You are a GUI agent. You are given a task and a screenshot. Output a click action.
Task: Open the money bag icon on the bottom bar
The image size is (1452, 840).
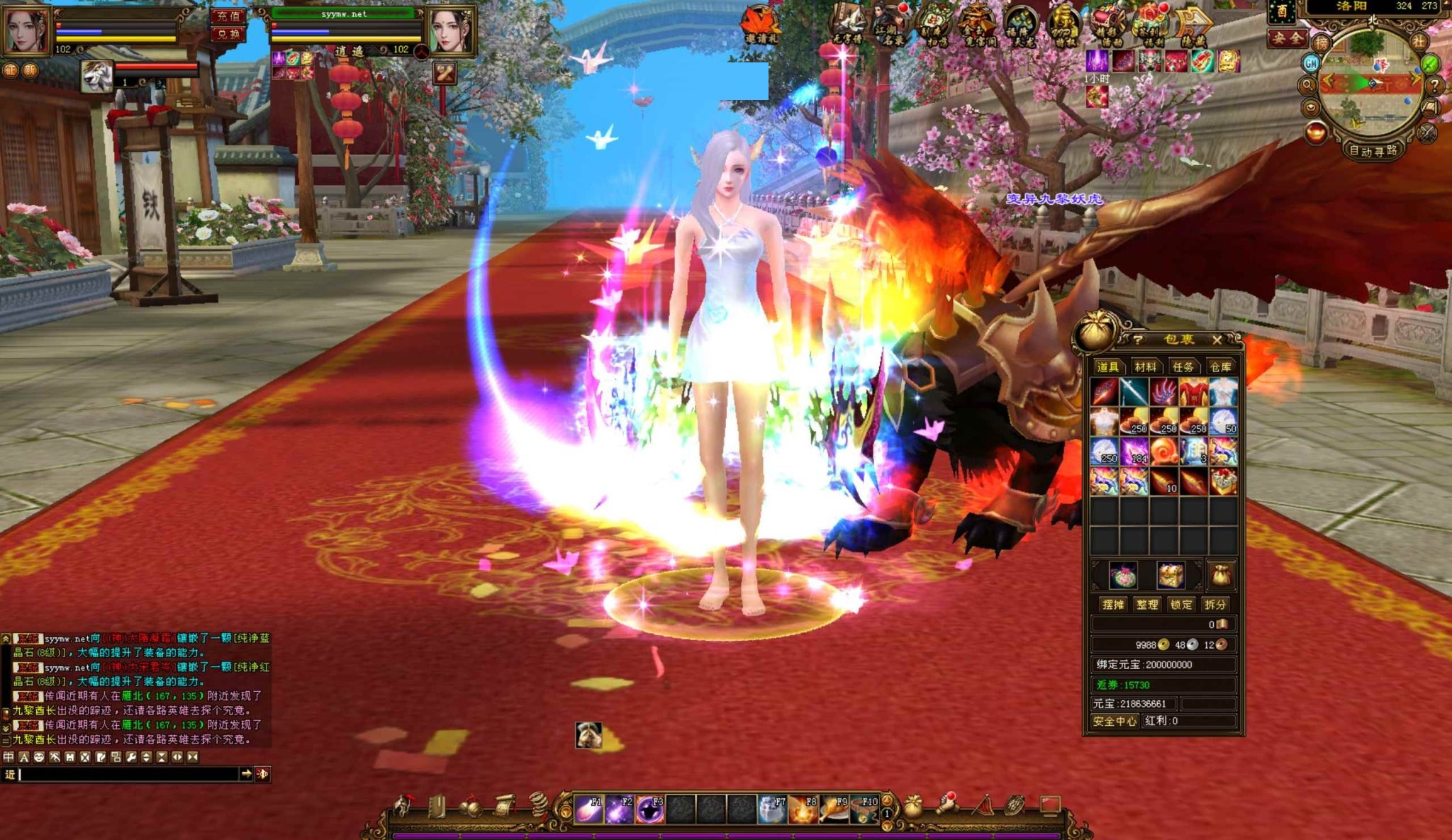(913, 807)
